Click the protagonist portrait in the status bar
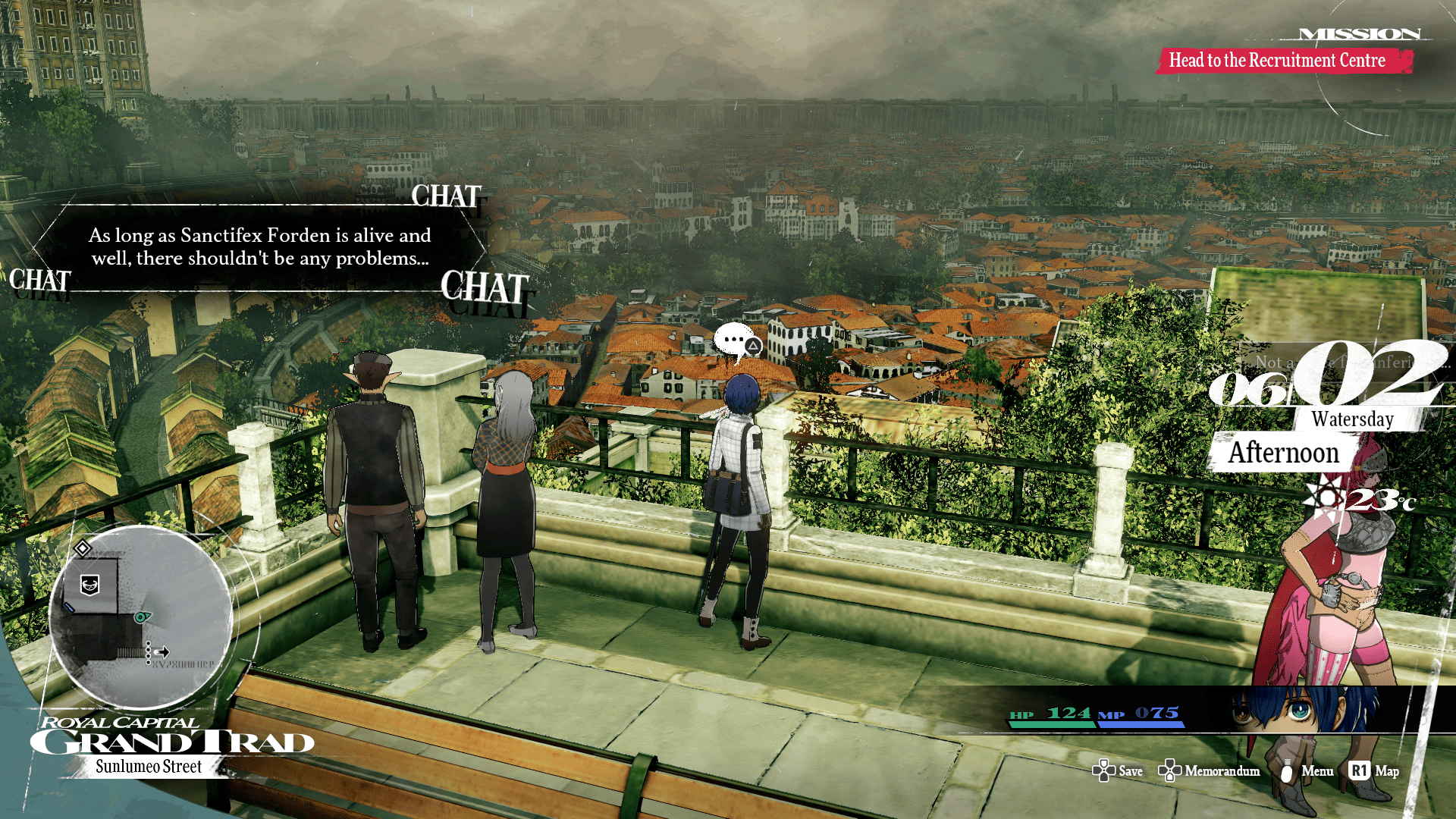Viewport: 1456px width, 819px height. click(x=1301, y=711)
